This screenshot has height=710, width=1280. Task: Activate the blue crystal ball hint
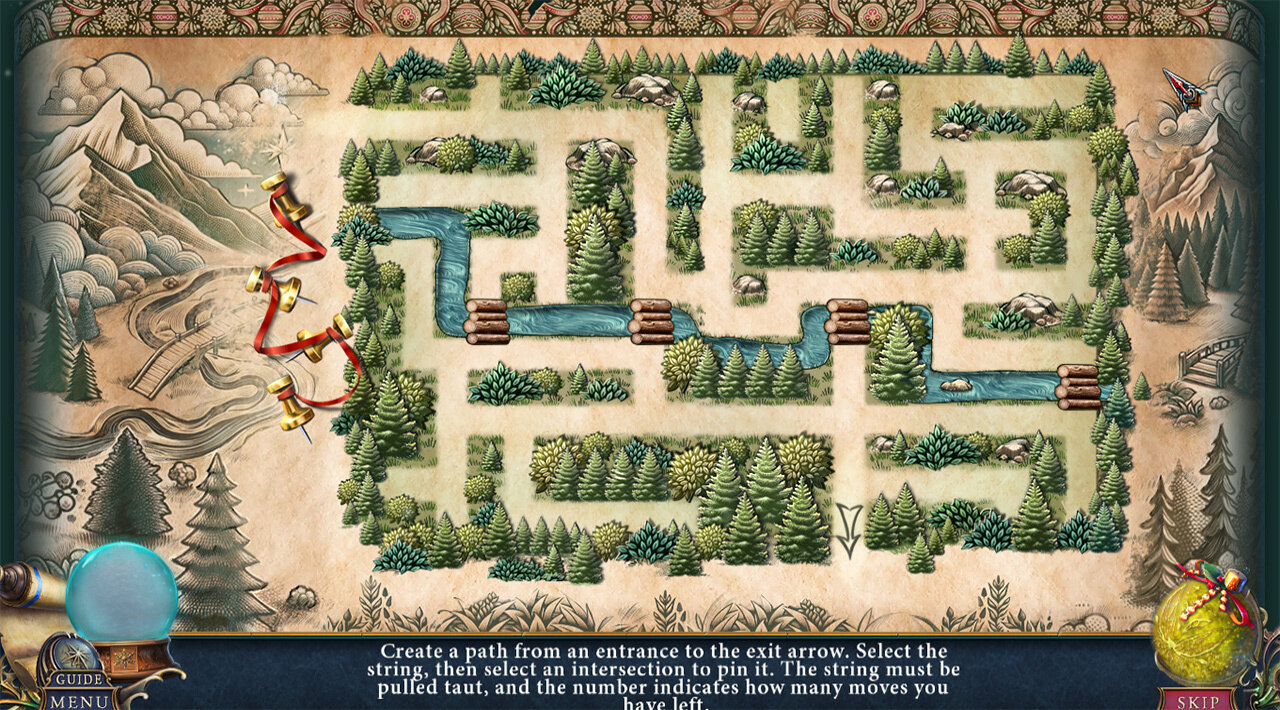(x=122, y=593)
